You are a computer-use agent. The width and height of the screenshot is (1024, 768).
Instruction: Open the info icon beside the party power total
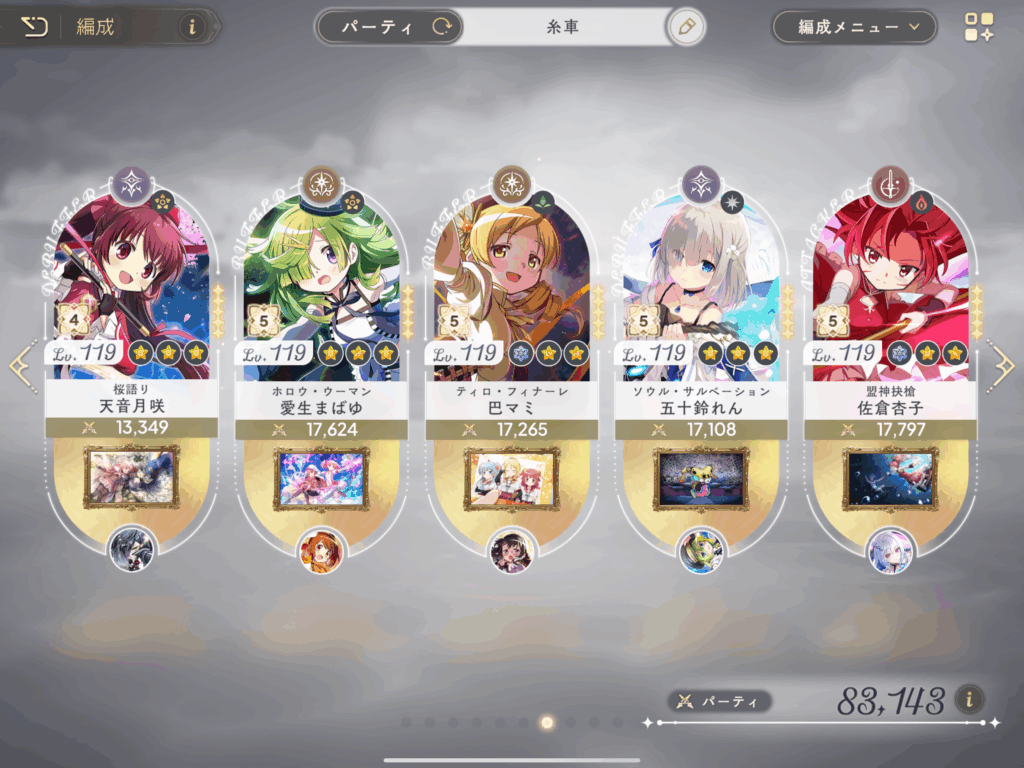pyautogui.click(x=968, y=699)
